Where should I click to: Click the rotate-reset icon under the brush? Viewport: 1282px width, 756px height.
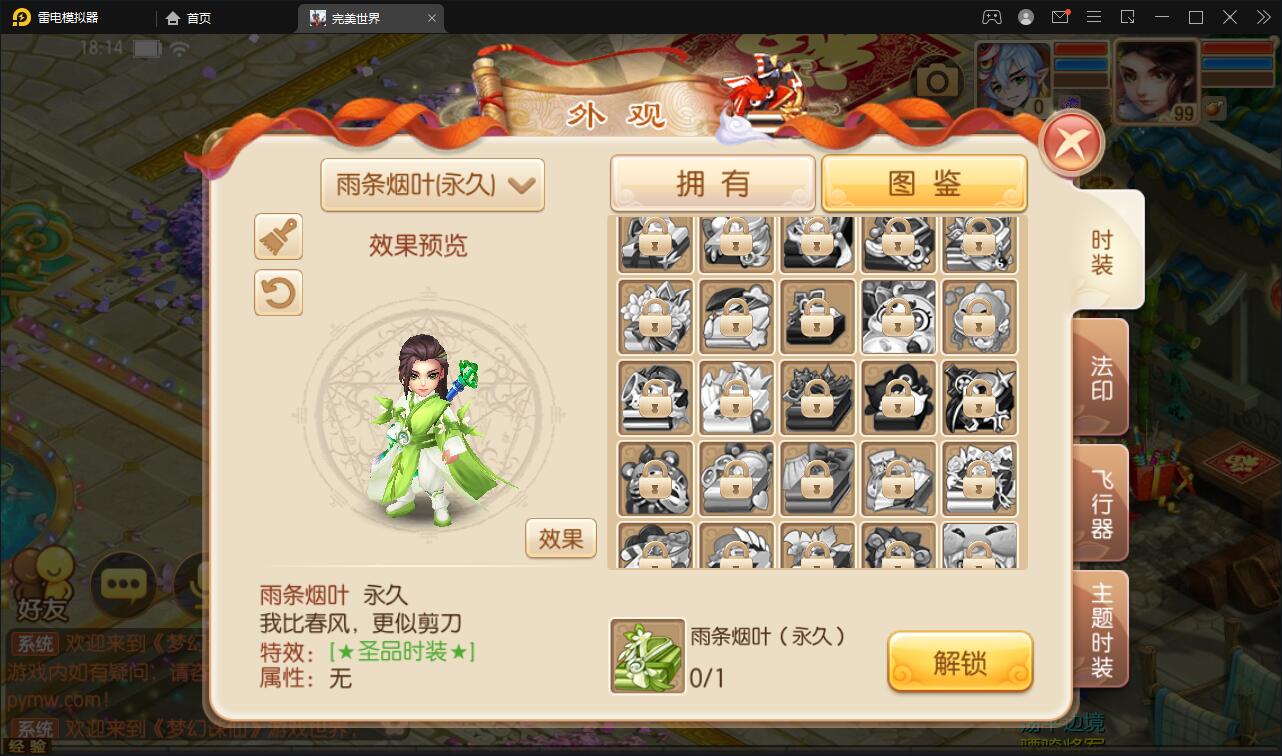pos(278,294)
